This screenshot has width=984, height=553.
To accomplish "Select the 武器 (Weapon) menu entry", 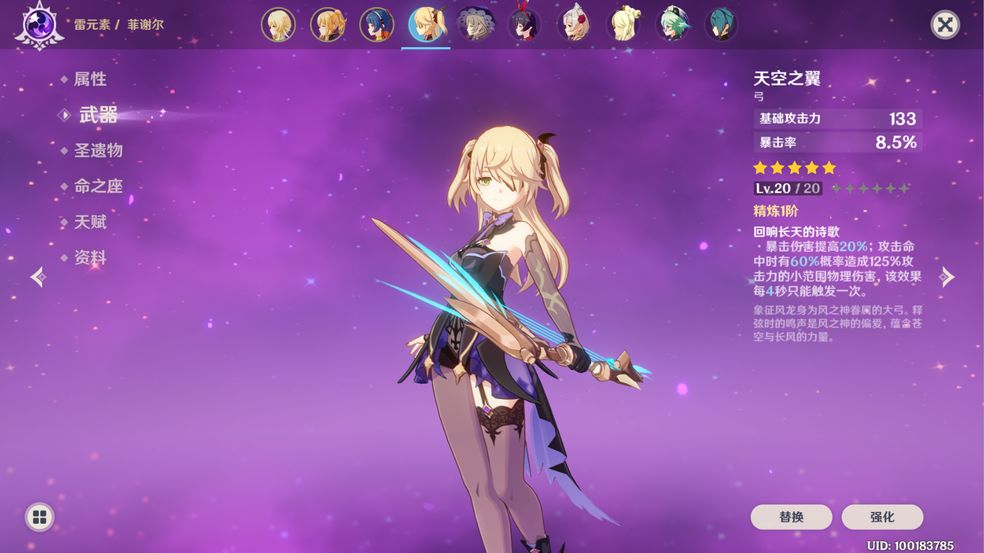I will [x=98, y=114].
